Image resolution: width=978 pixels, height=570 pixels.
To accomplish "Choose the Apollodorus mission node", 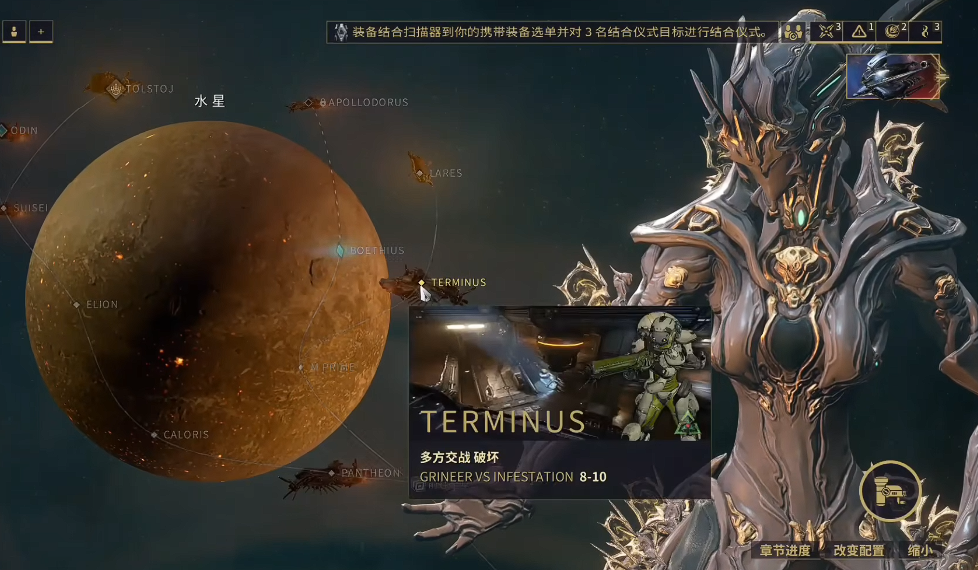I will click(322, 102).
